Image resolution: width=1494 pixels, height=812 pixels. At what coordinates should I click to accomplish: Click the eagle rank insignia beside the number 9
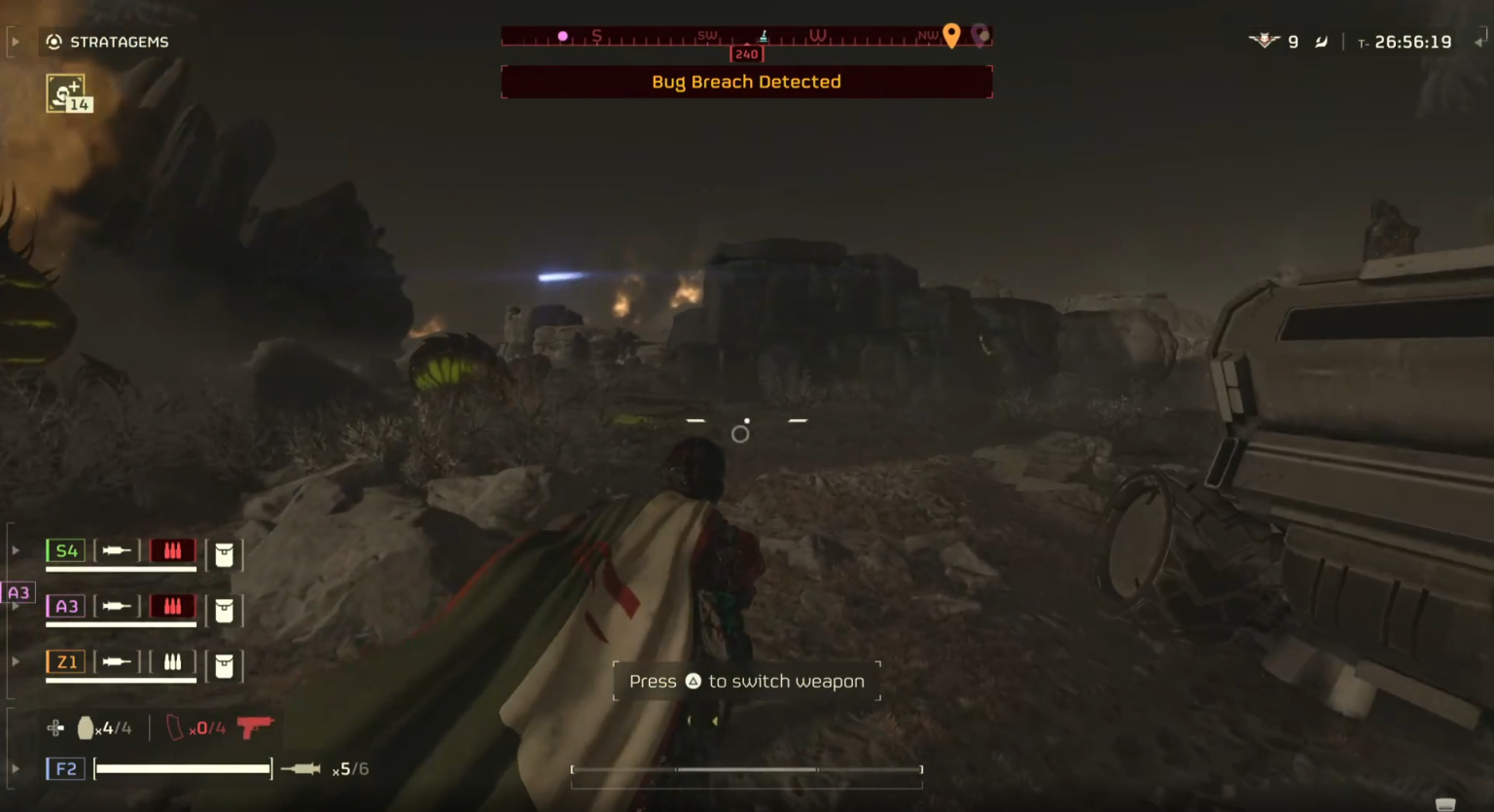tap(1263, 41)
